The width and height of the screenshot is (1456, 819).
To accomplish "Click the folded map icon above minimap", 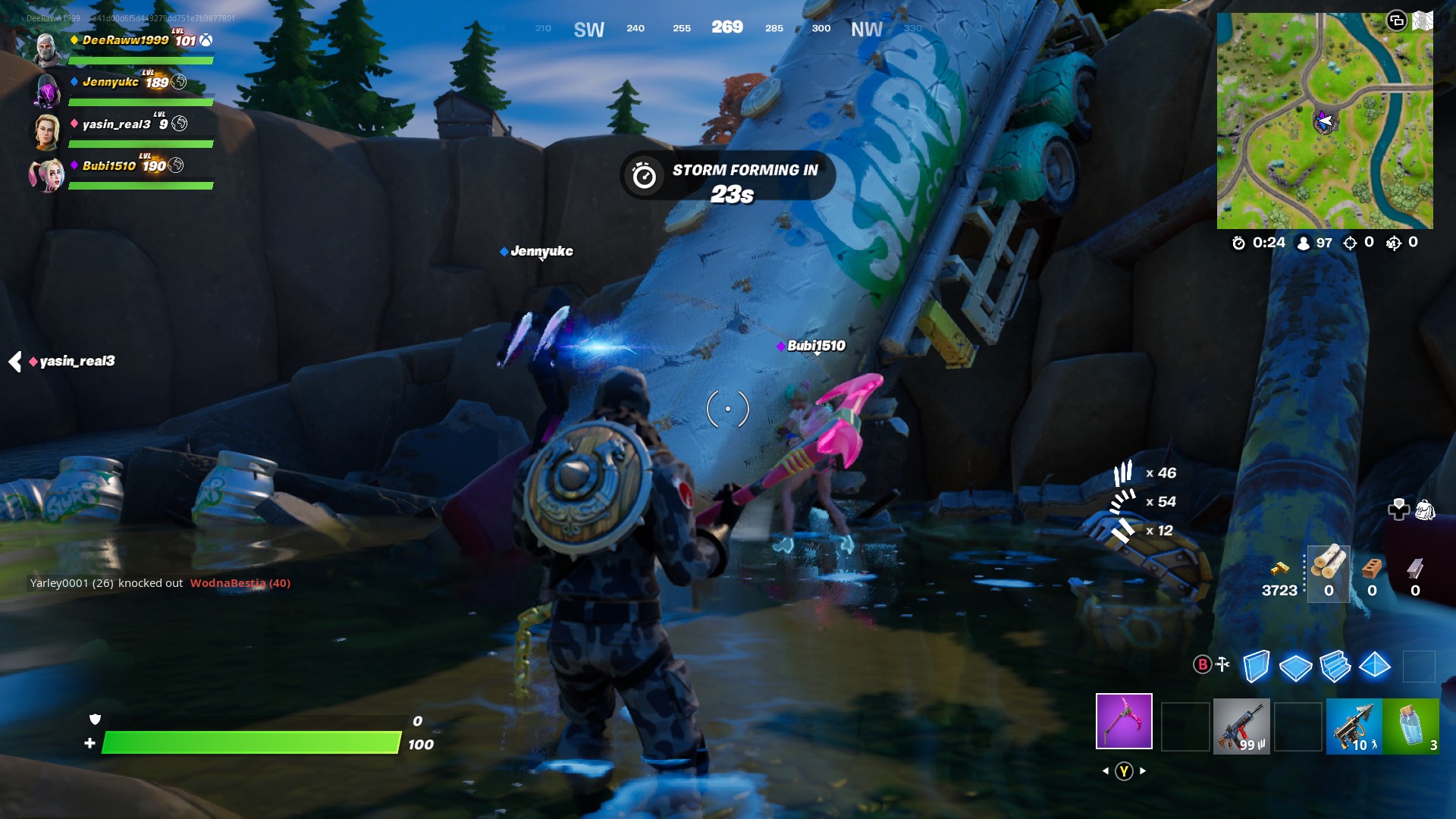I will [x=1423, y=20].
